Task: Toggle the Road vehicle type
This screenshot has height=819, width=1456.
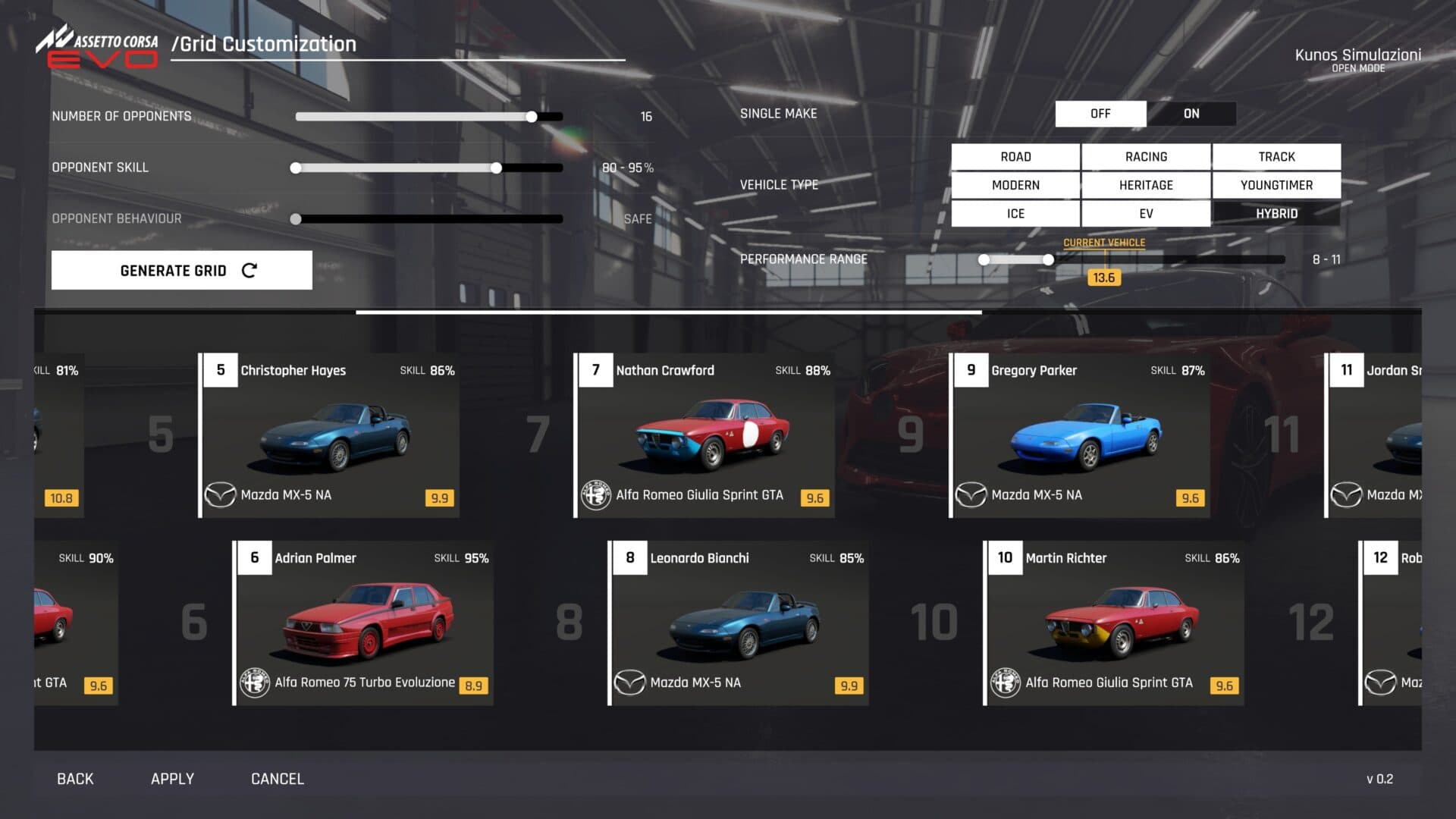Action: coord(1015,157)
